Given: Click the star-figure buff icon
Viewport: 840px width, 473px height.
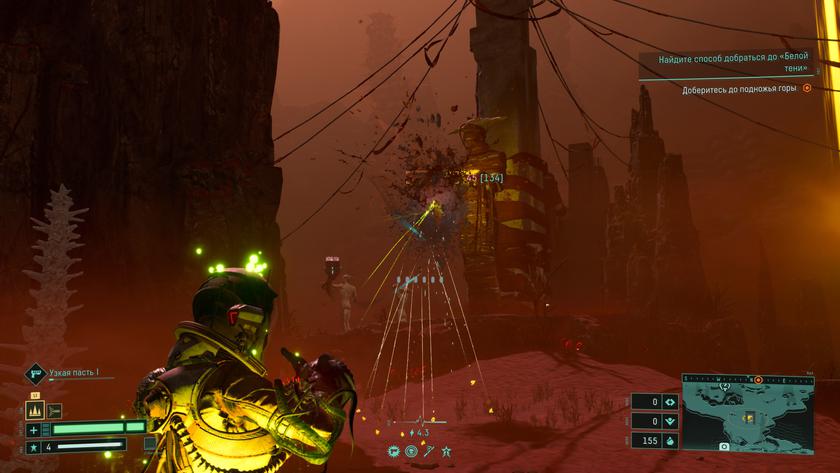Looking at the screenshot, I should (445, 451).
